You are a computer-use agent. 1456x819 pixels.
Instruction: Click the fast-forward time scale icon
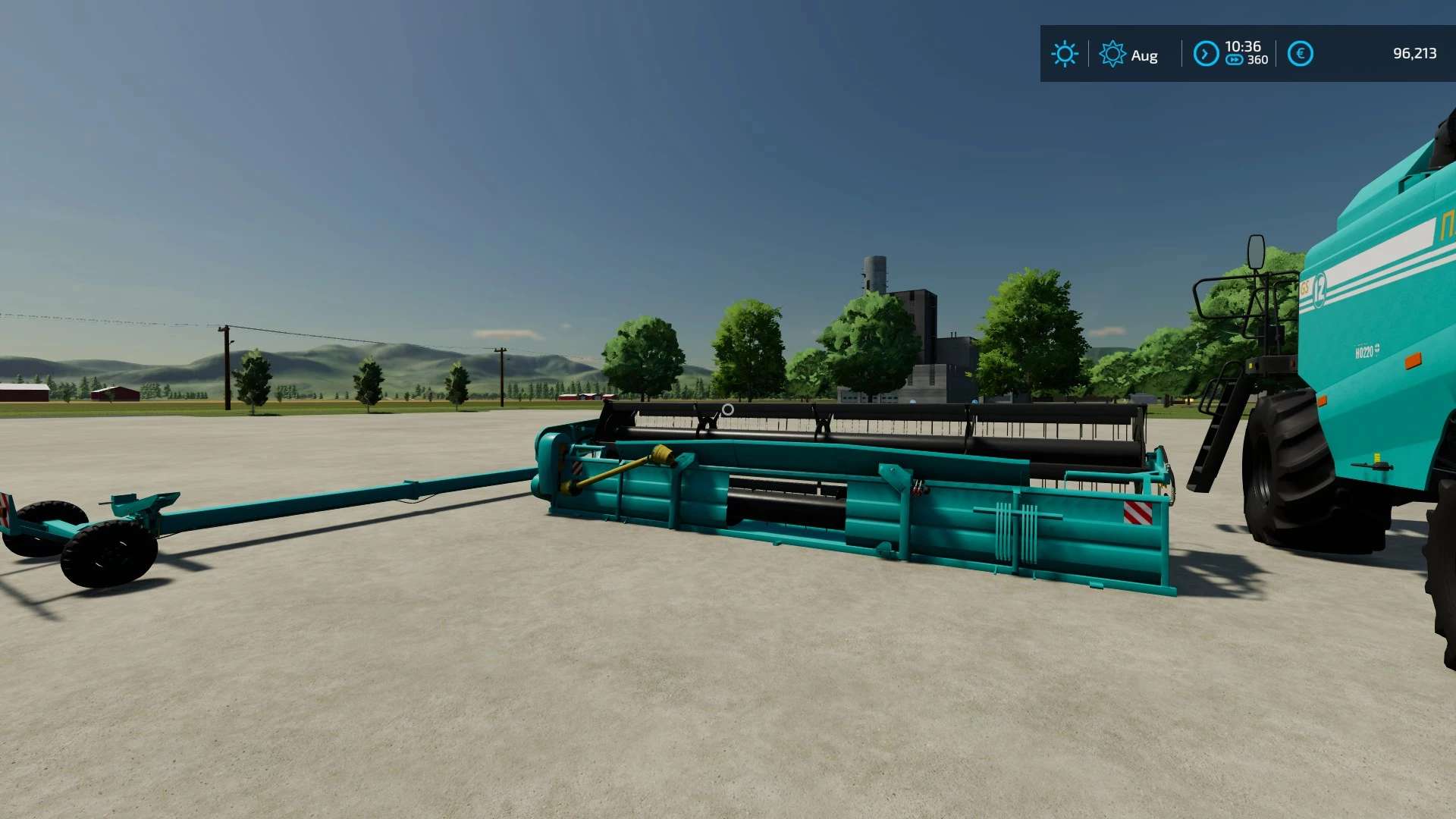click(x=1235, y=60)
